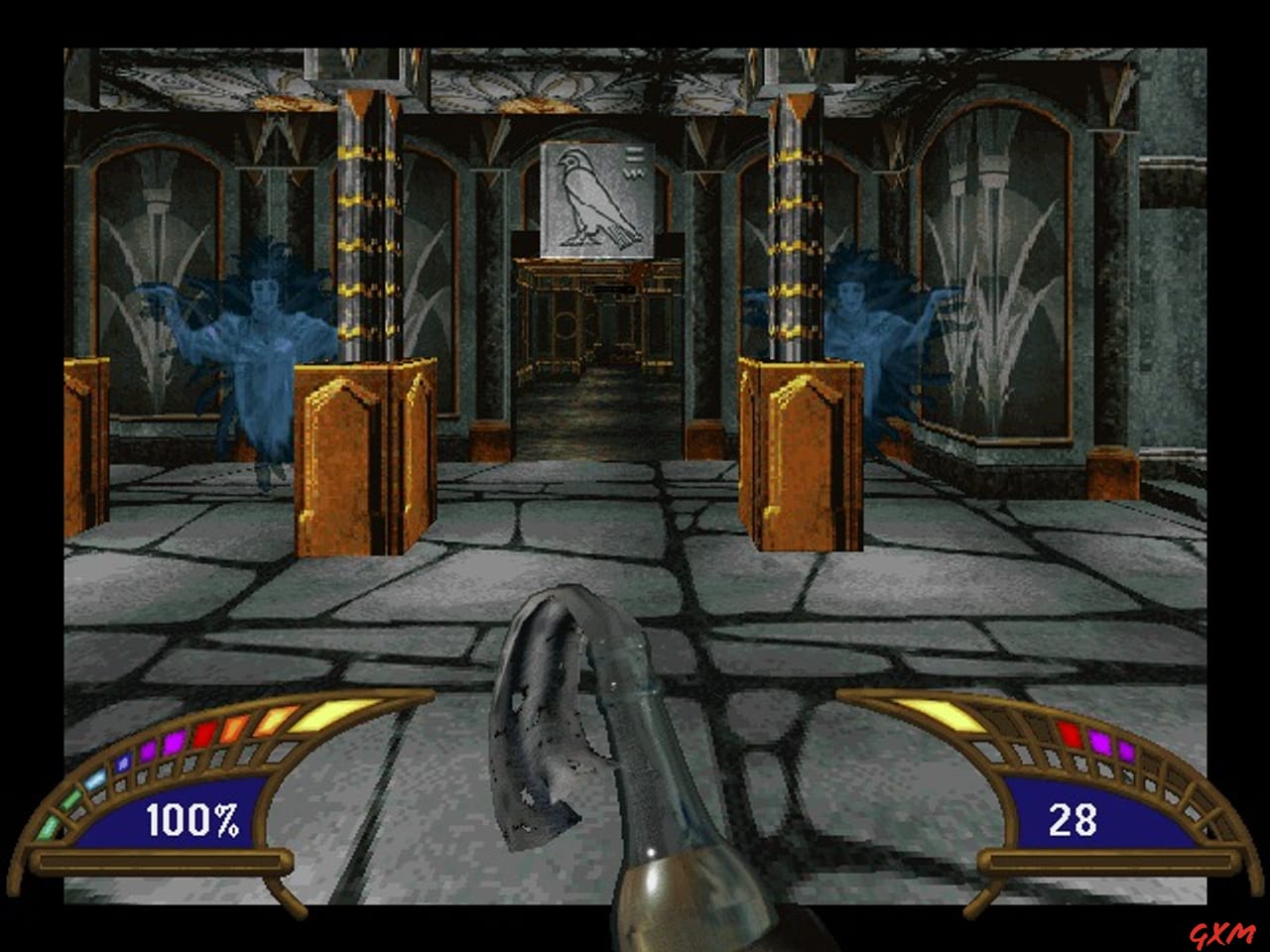This screenshot has height=952, width=1270.
Task: Toggle the blue gem on the health meter
Action: tap(123, 763)
